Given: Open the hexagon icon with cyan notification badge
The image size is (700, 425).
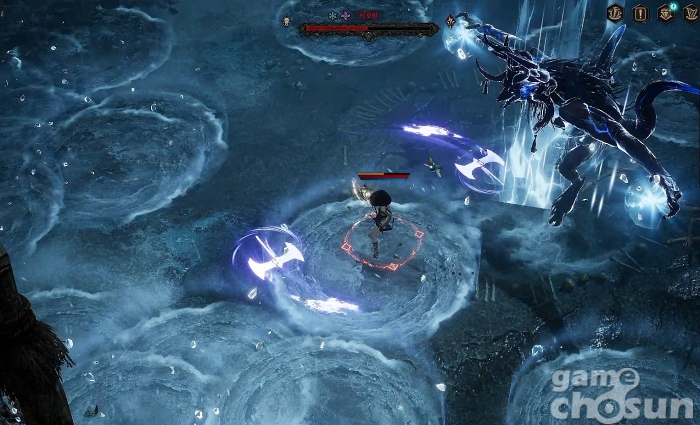Looking at the screenshot, I should coord(664,13).
